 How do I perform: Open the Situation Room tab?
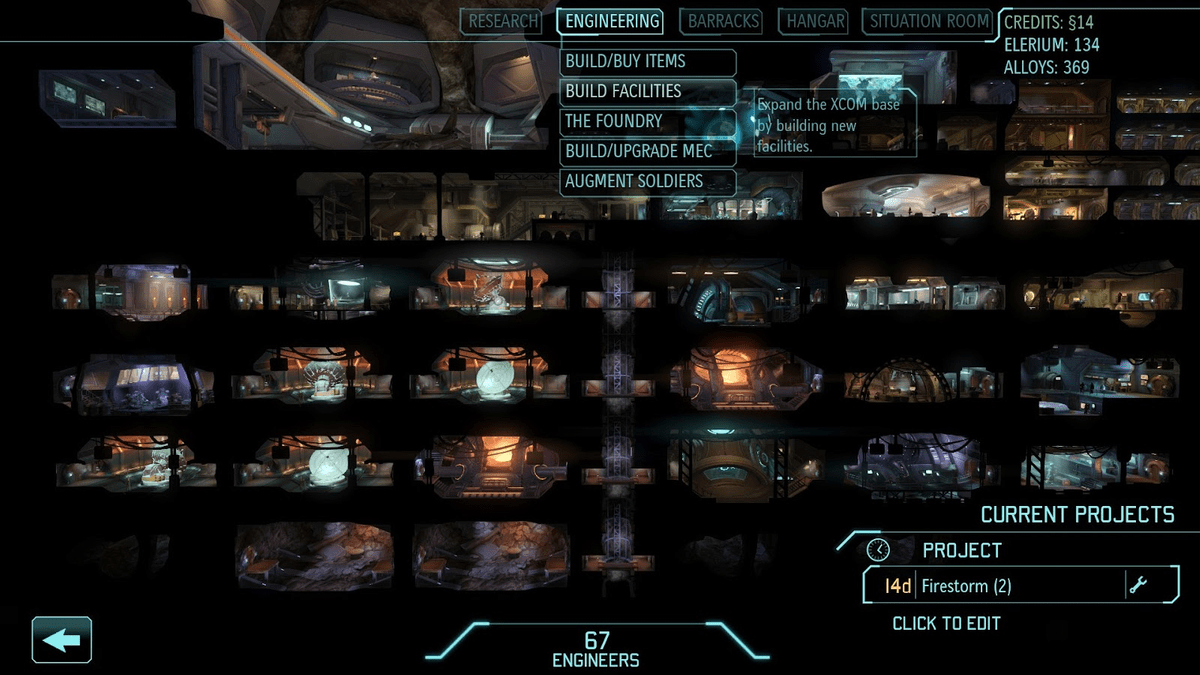coord(927,21)
